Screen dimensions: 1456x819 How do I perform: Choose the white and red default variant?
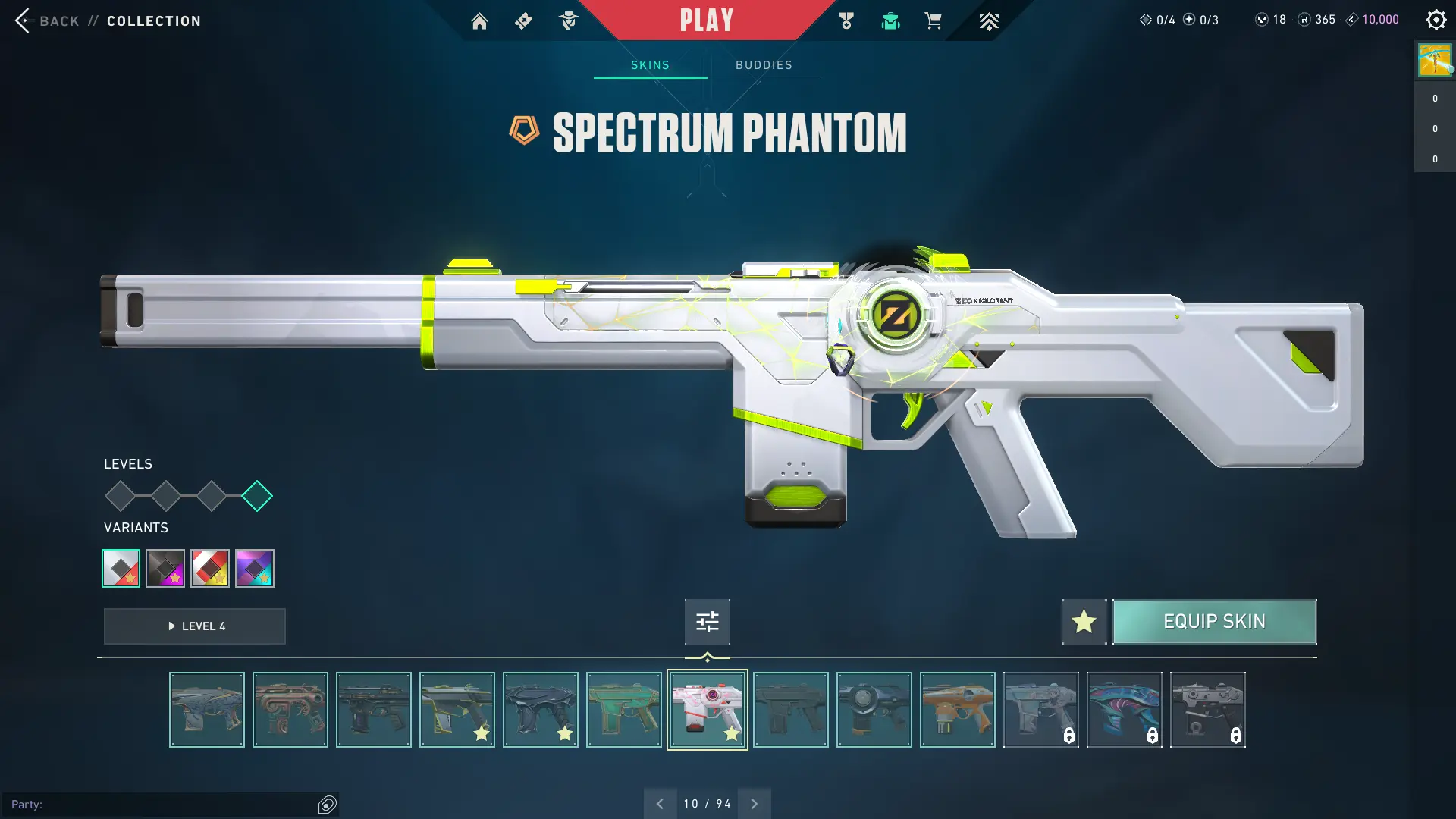pos(121,568)
